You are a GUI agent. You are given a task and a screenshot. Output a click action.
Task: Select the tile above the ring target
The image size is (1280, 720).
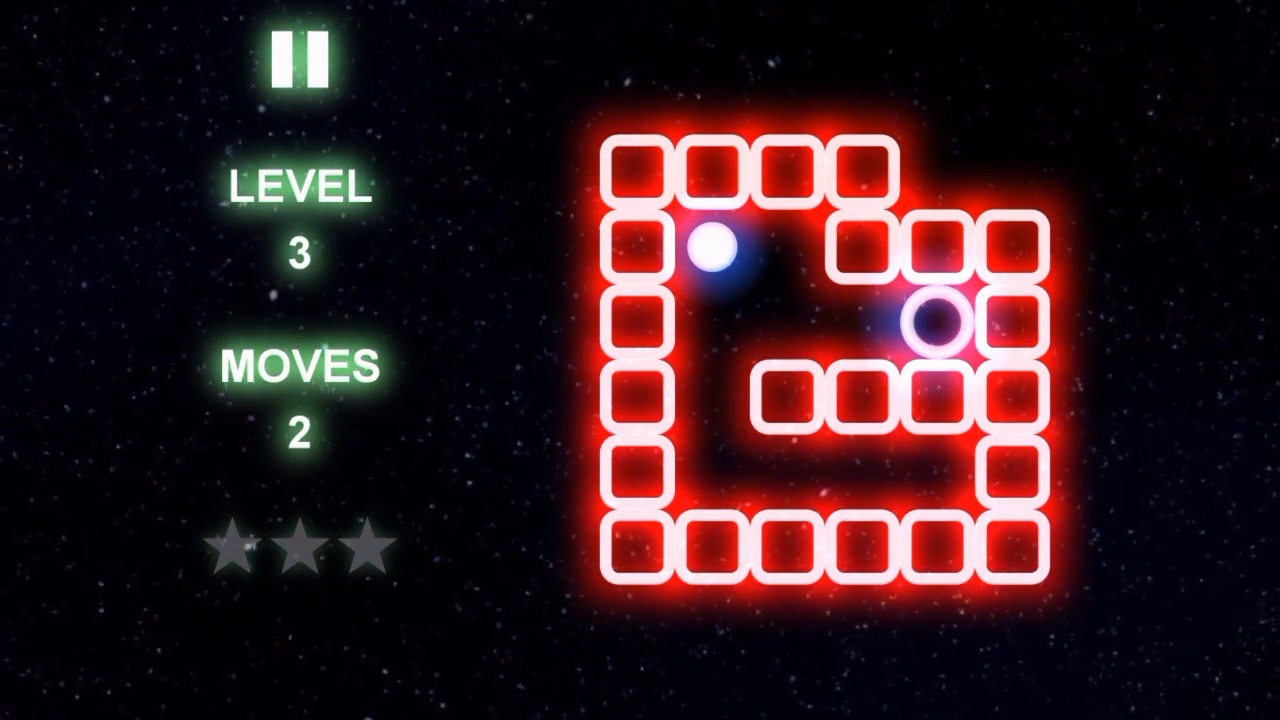(937, 248)
